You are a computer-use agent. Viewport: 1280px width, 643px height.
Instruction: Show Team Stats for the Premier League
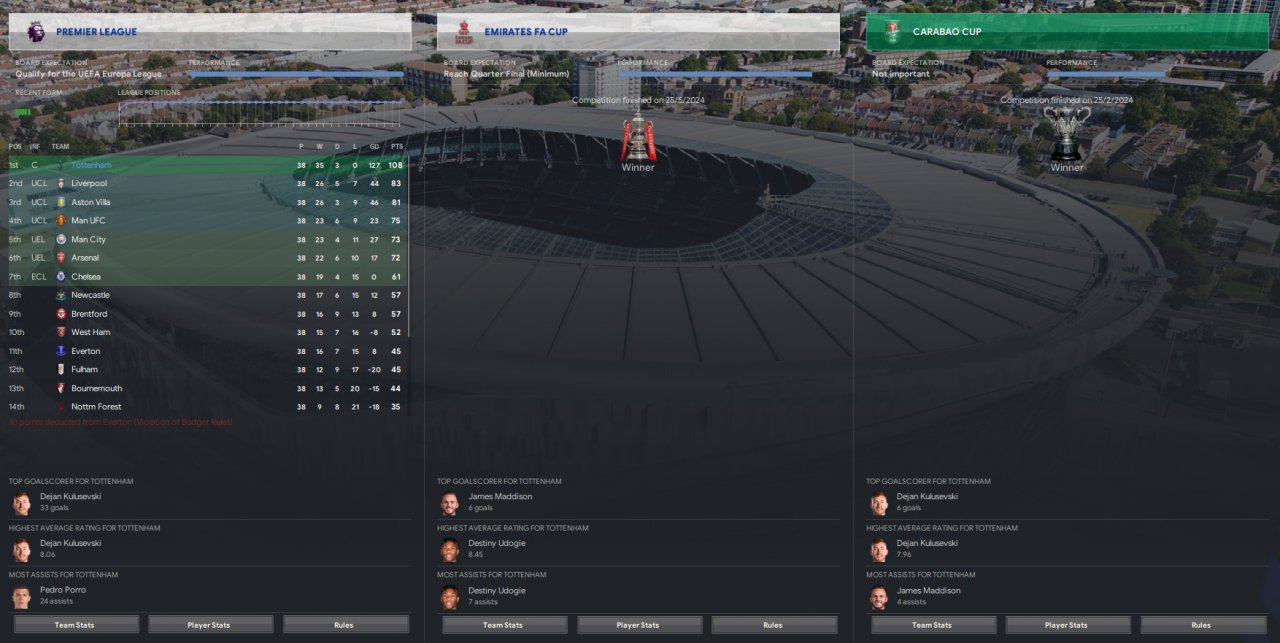pos(76,625)
